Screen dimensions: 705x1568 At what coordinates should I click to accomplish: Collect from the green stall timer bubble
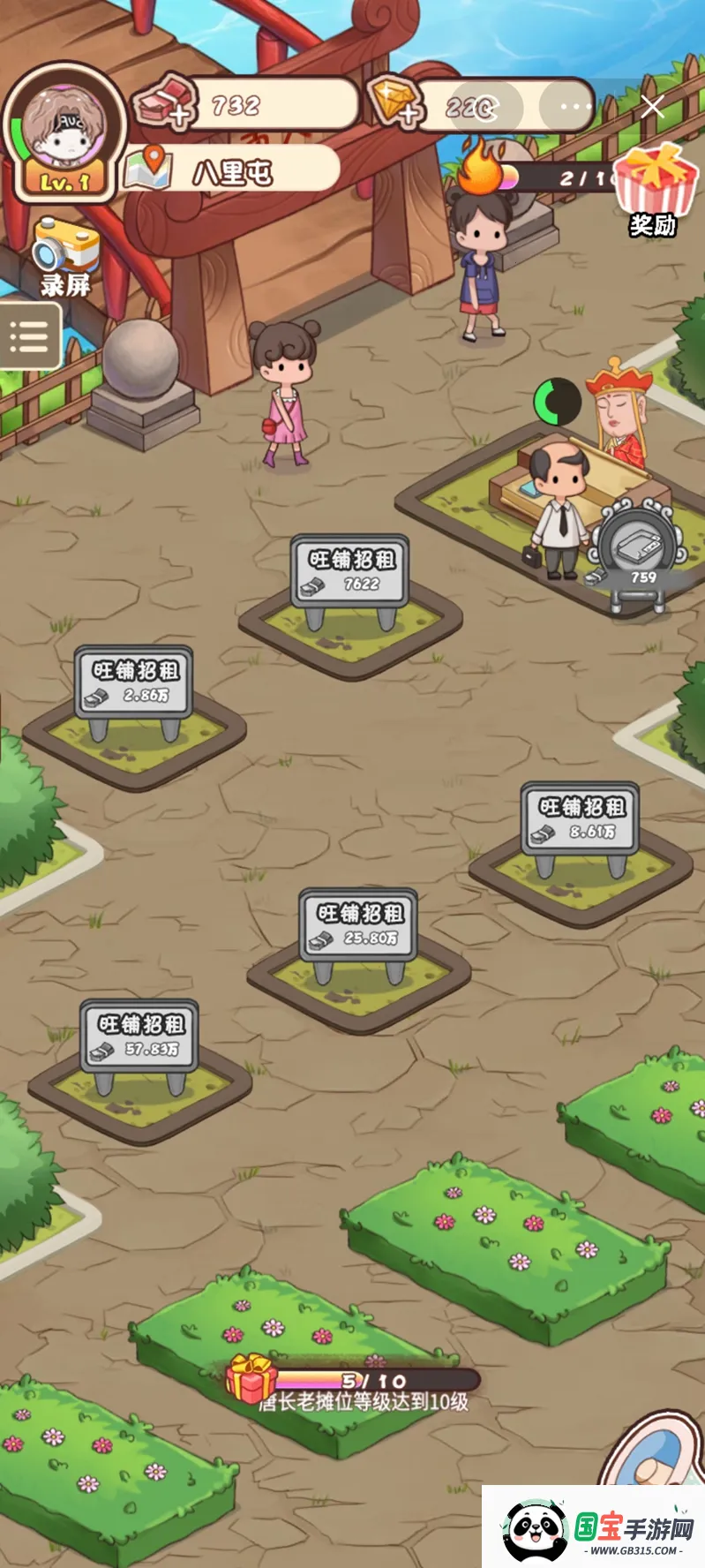pyautogui.click(x=557, y=402)
